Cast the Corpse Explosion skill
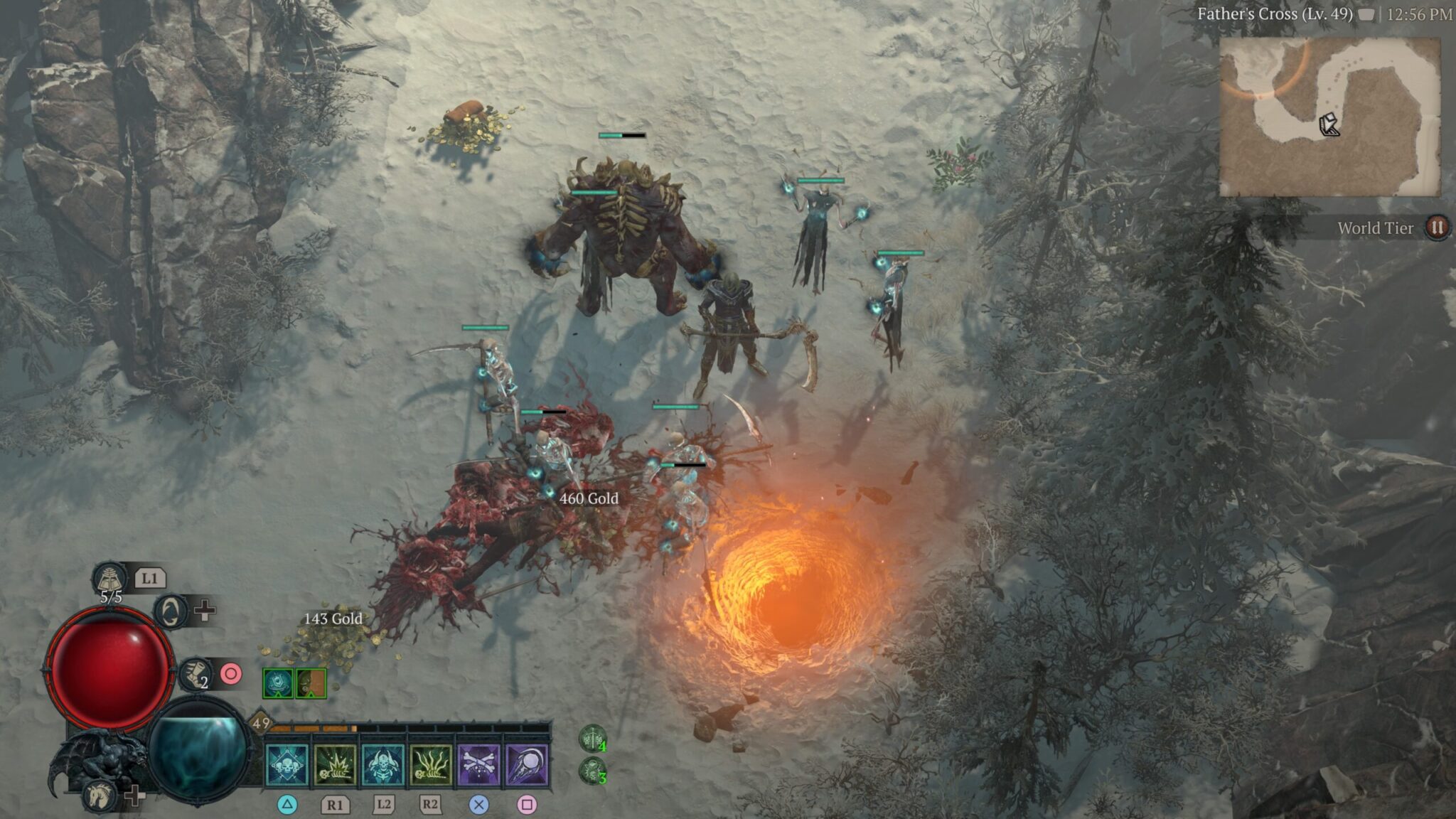Image resolution: width=1456 pixels, height=819 pixels. pos(335,765)
